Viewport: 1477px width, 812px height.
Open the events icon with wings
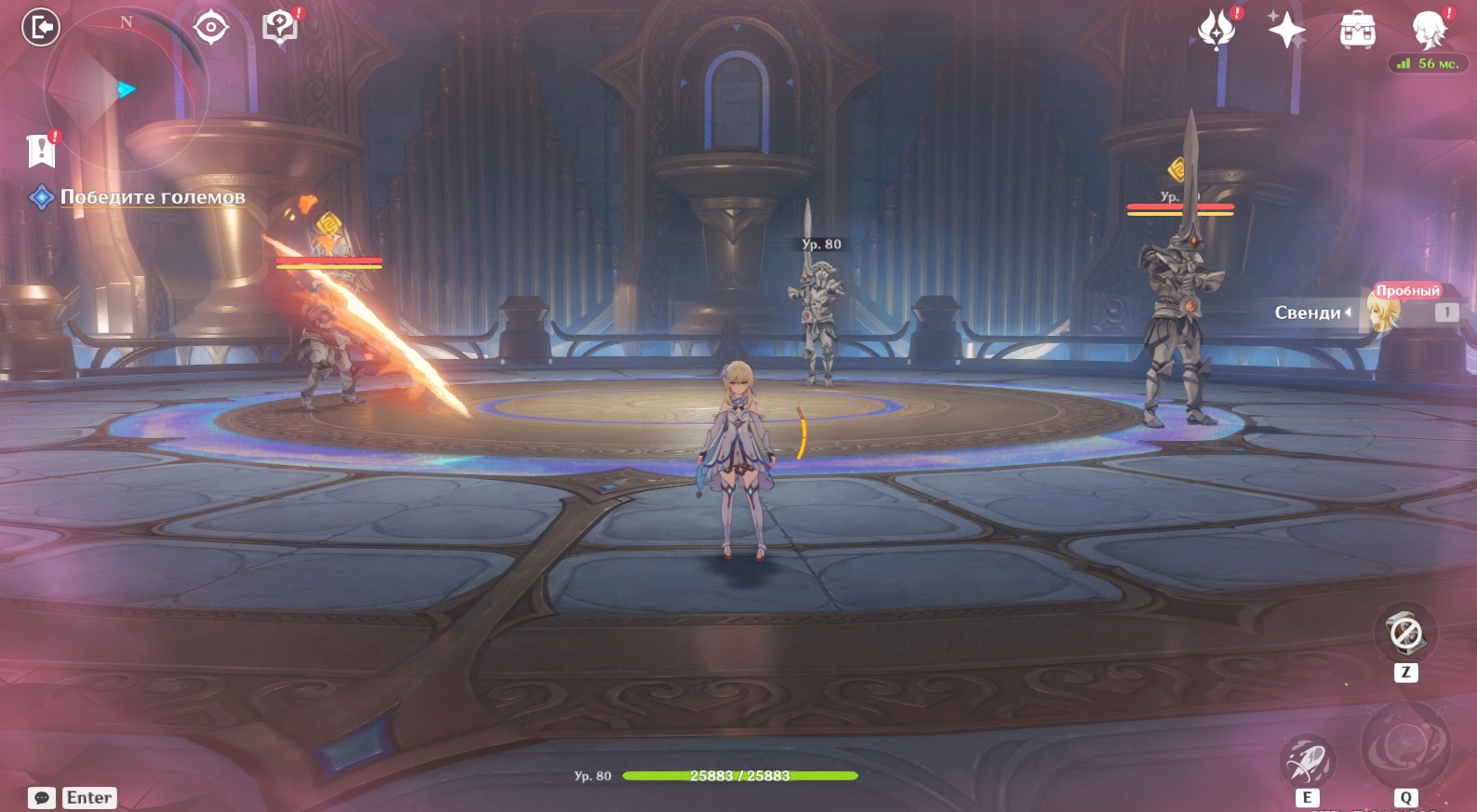tap(1217, 30)
